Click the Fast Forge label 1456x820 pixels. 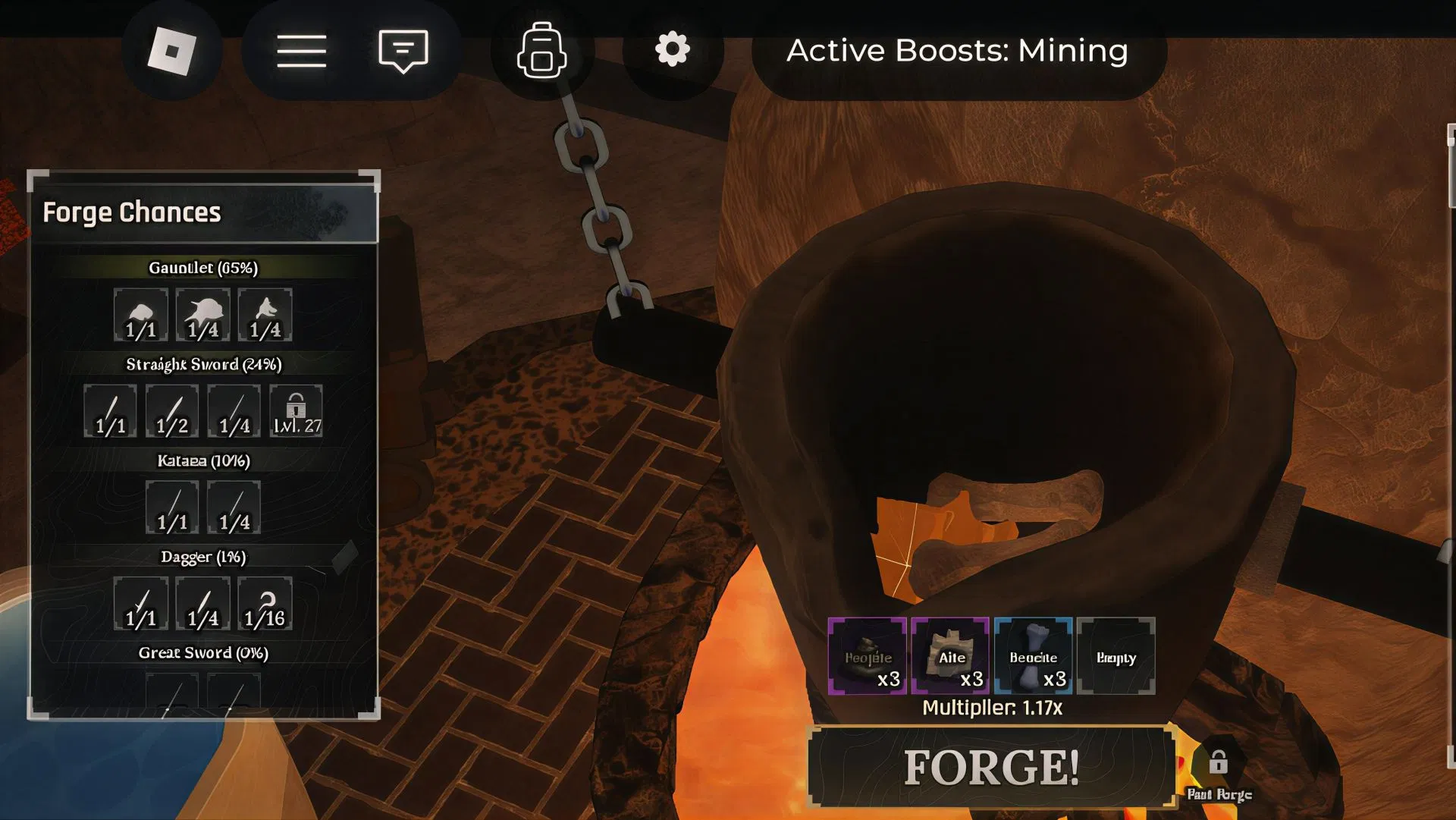pyautogui.click(x=1219, y=796)
